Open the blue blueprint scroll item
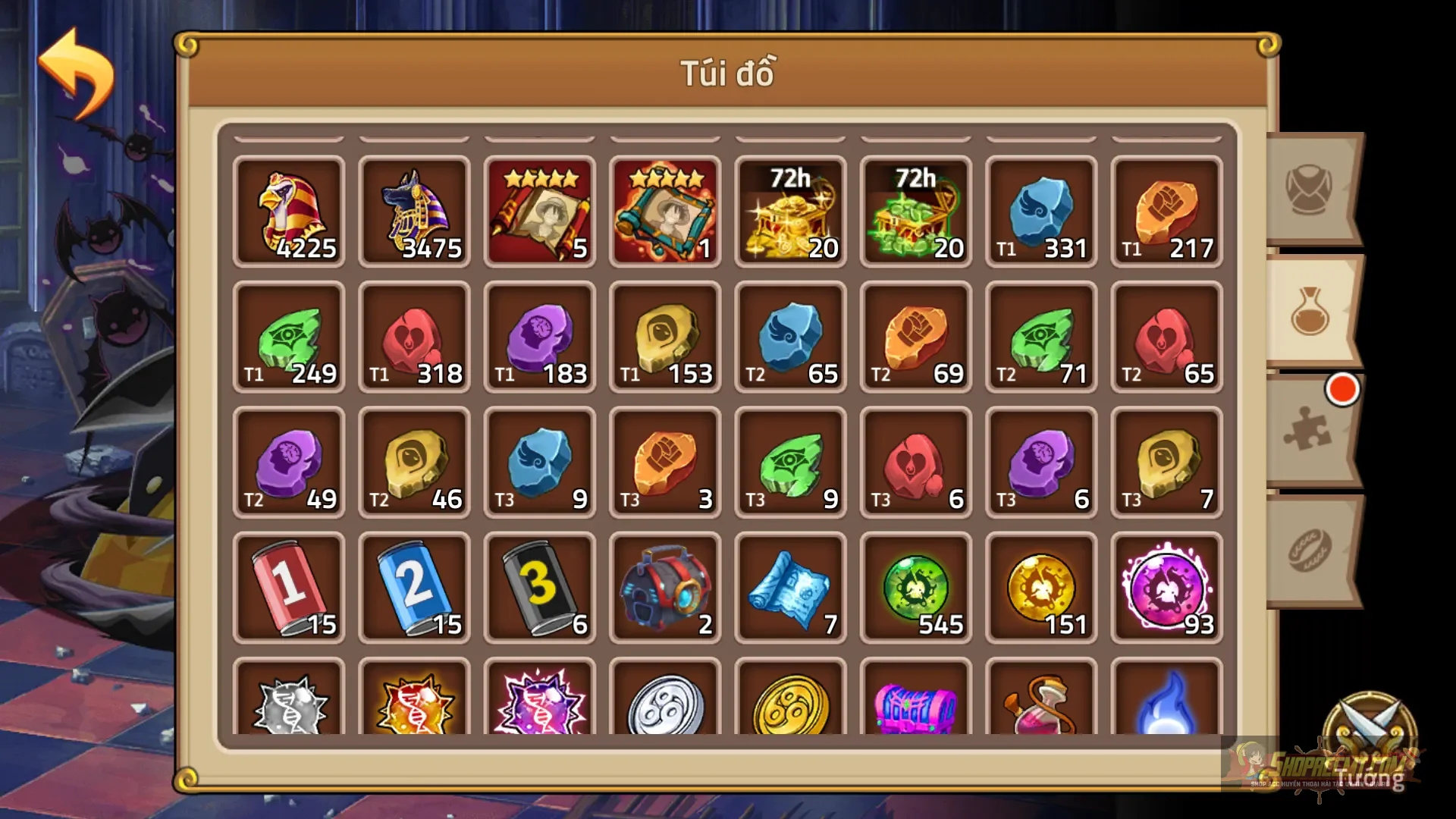 (x=789, y=588)
